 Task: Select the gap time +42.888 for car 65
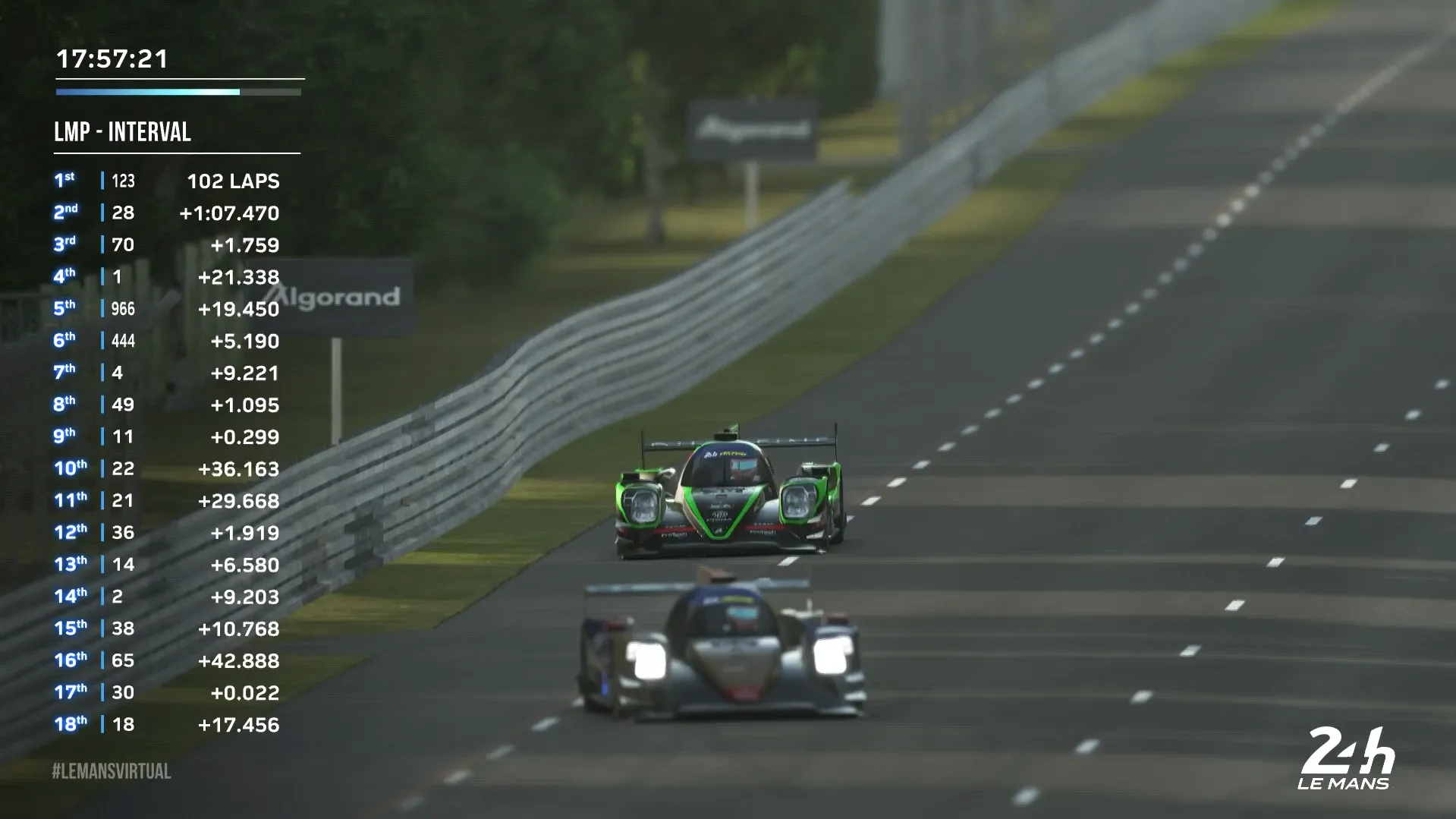[237, 660]
